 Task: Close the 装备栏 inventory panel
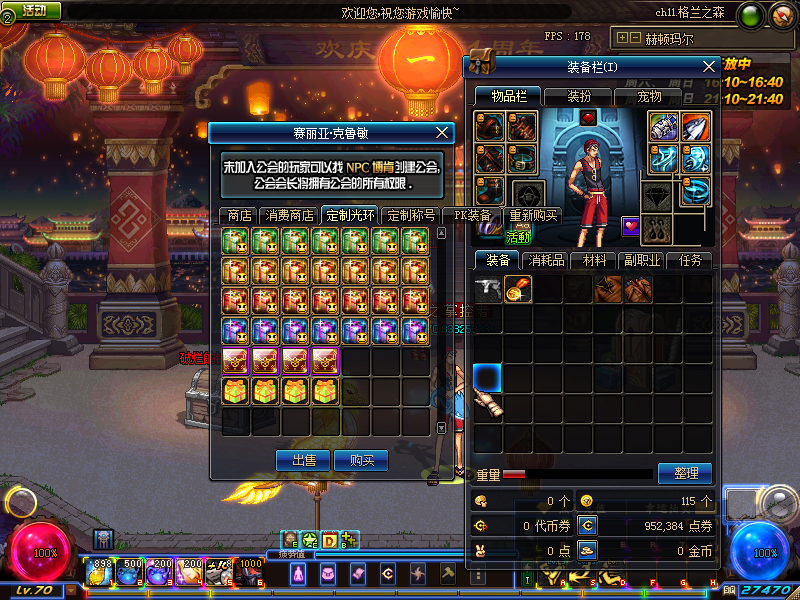pyautogui.click(x=710, y=66)
